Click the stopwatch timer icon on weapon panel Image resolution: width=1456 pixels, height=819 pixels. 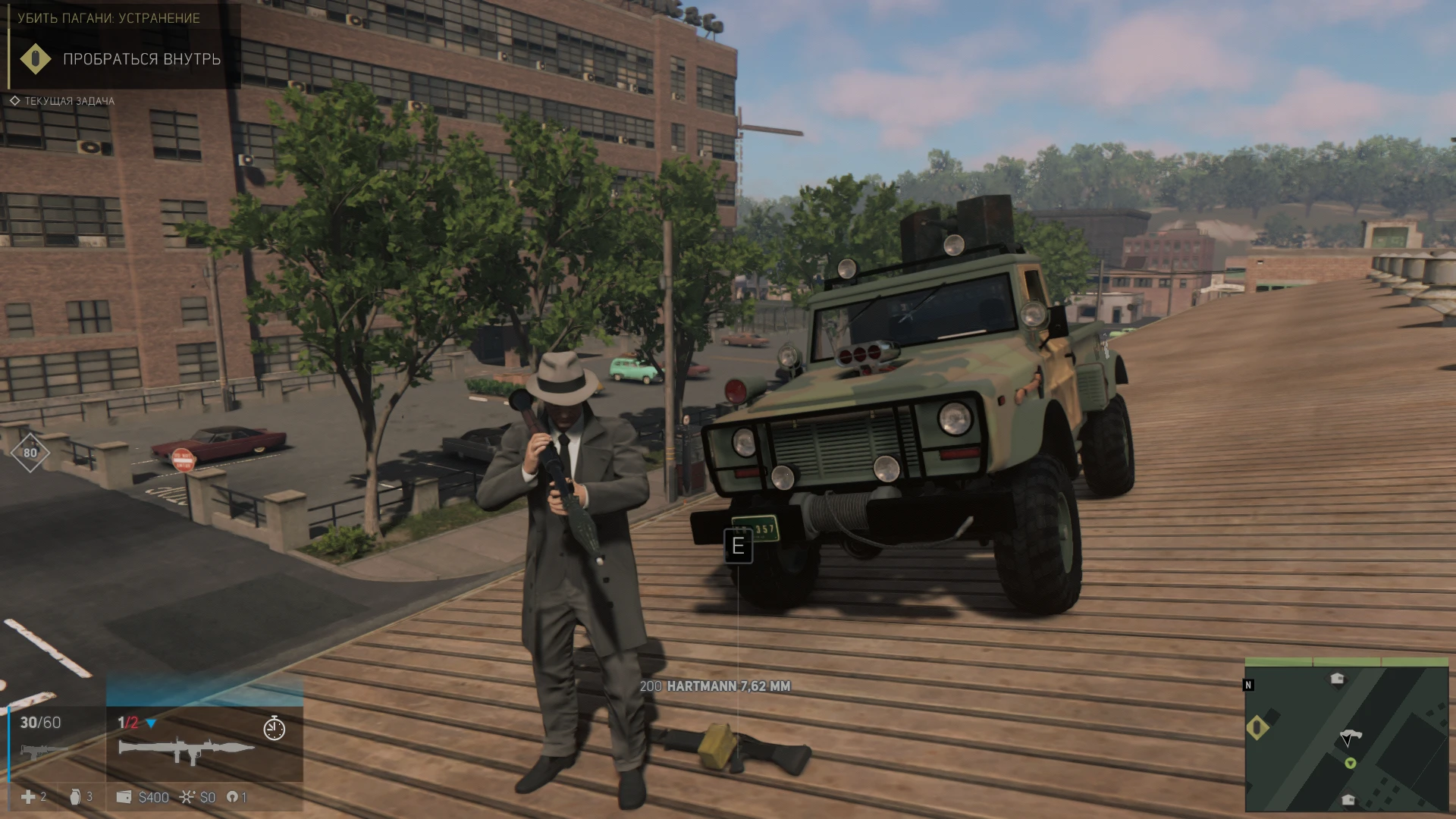[x=274, y=729]
